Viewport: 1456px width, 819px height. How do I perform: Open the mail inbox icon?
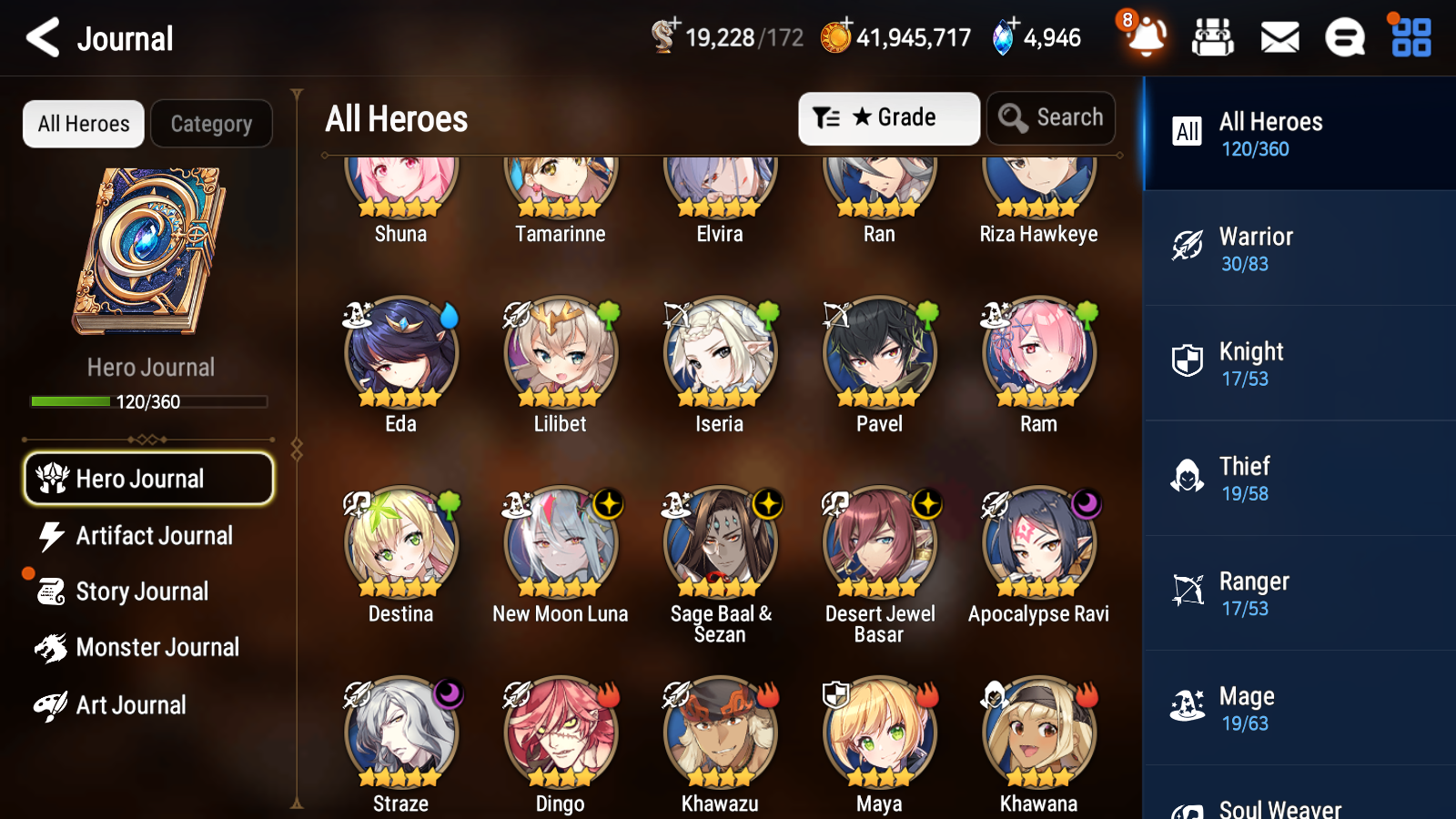[x=1279, y=37]
